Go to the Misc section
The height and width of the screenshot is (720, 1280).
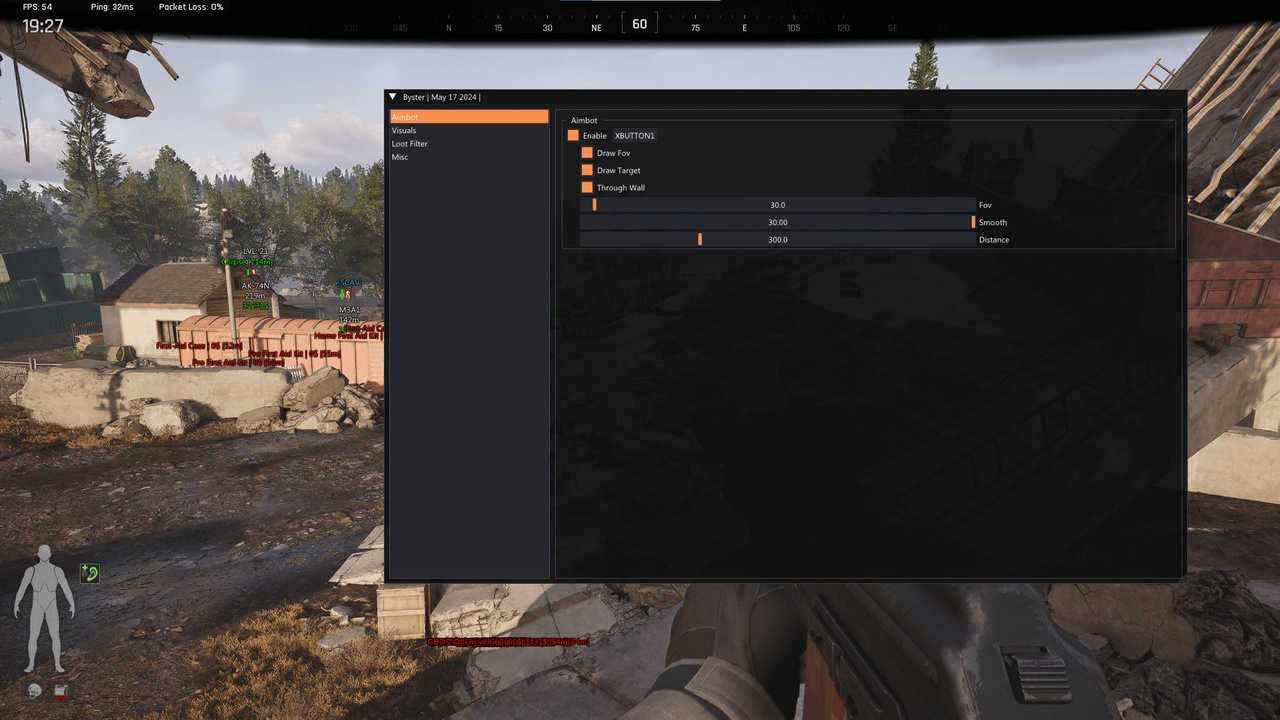tap(400, 157)
